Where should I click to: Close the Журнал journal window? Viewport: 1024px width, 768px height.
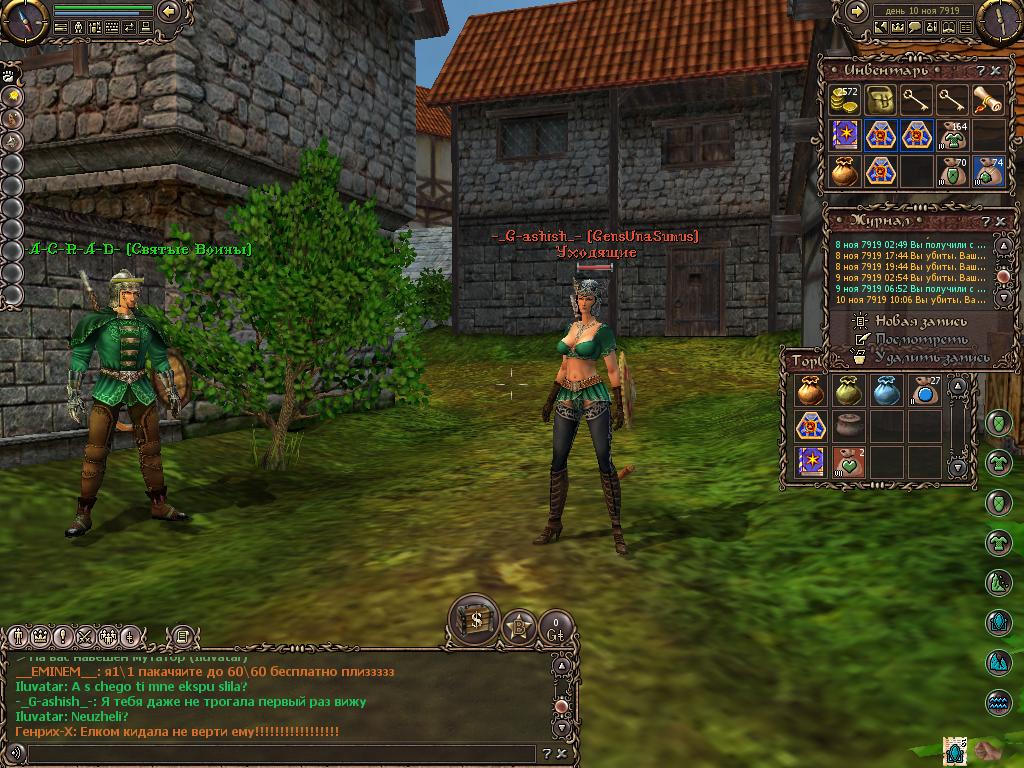[x=999, y=221]
